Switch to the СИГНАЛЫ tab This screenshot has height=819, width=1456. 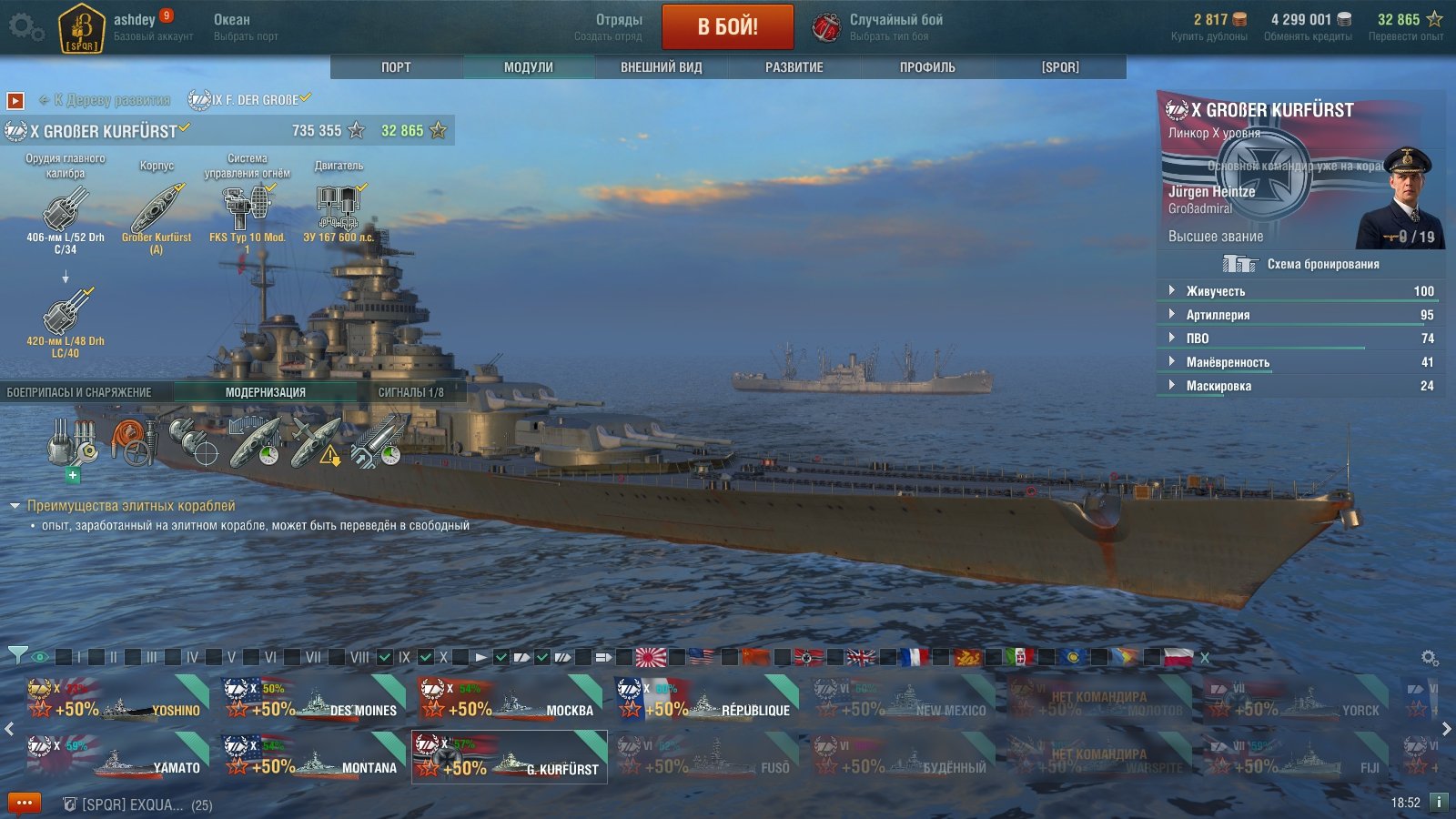pyautogui.click(x=411, y=392)
